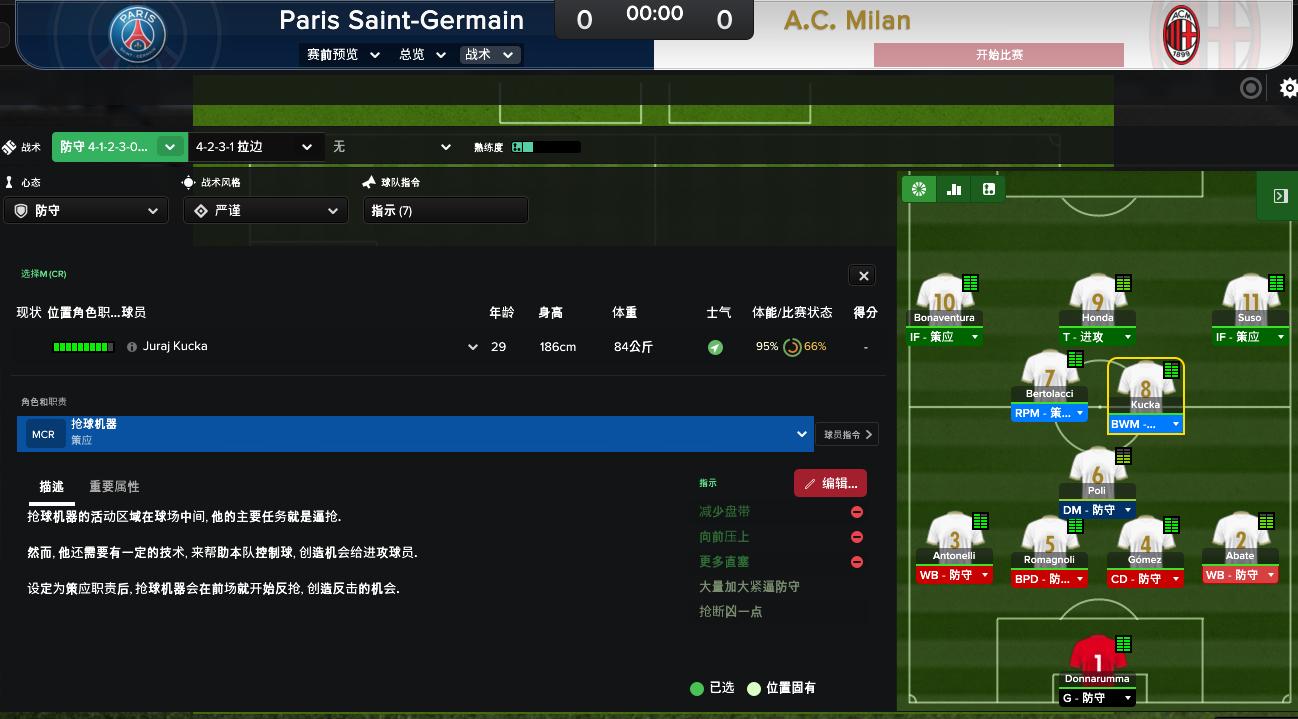Image resolution: width=1298 pixels, height=719 pixels.
Task: Select the 4-2-3-1 拉边 tactic slot
Action: [254, 147]
